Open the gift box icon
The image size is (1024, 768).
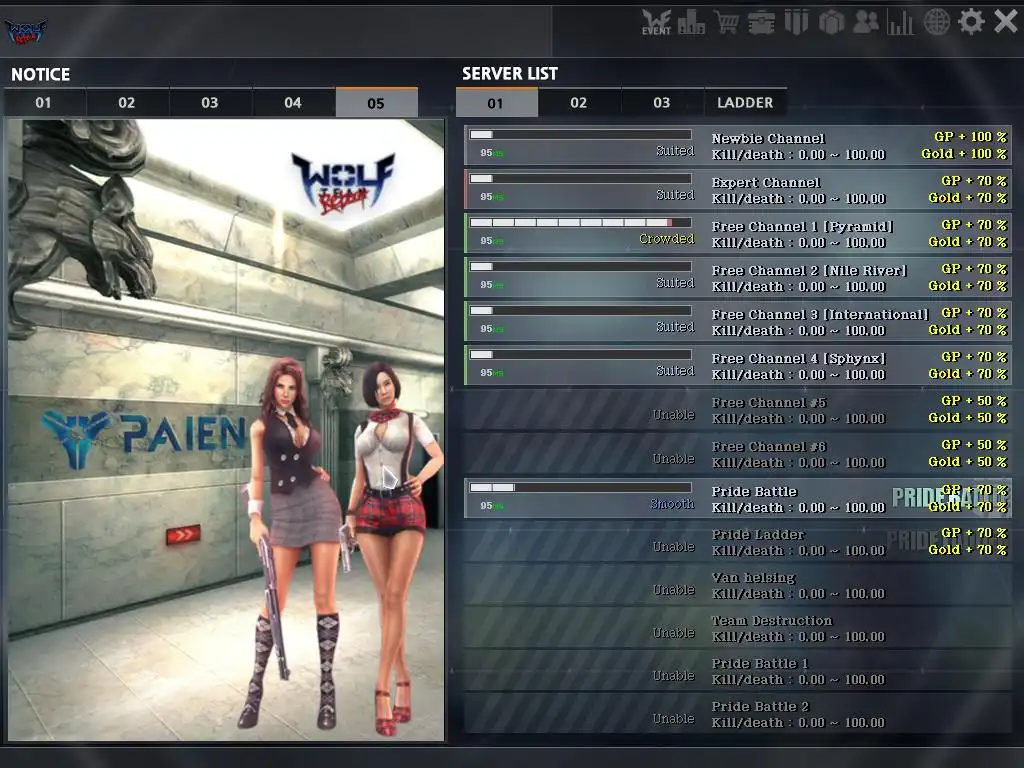(x=831, y=22)
